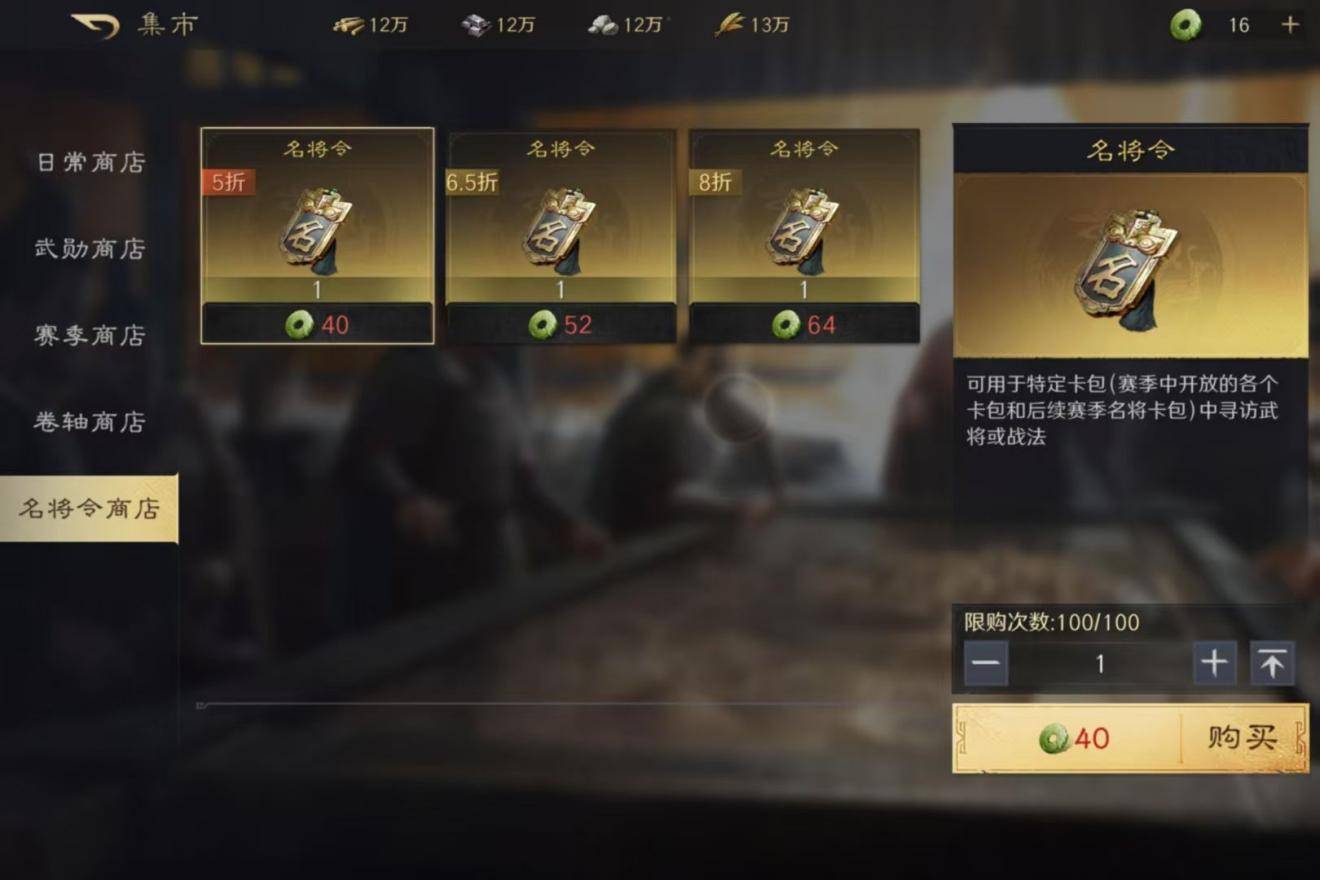Viewport: 1320px width, 880px height.
Task: Add jade currency with the plus button
Action: click(x=1291, y=25)
